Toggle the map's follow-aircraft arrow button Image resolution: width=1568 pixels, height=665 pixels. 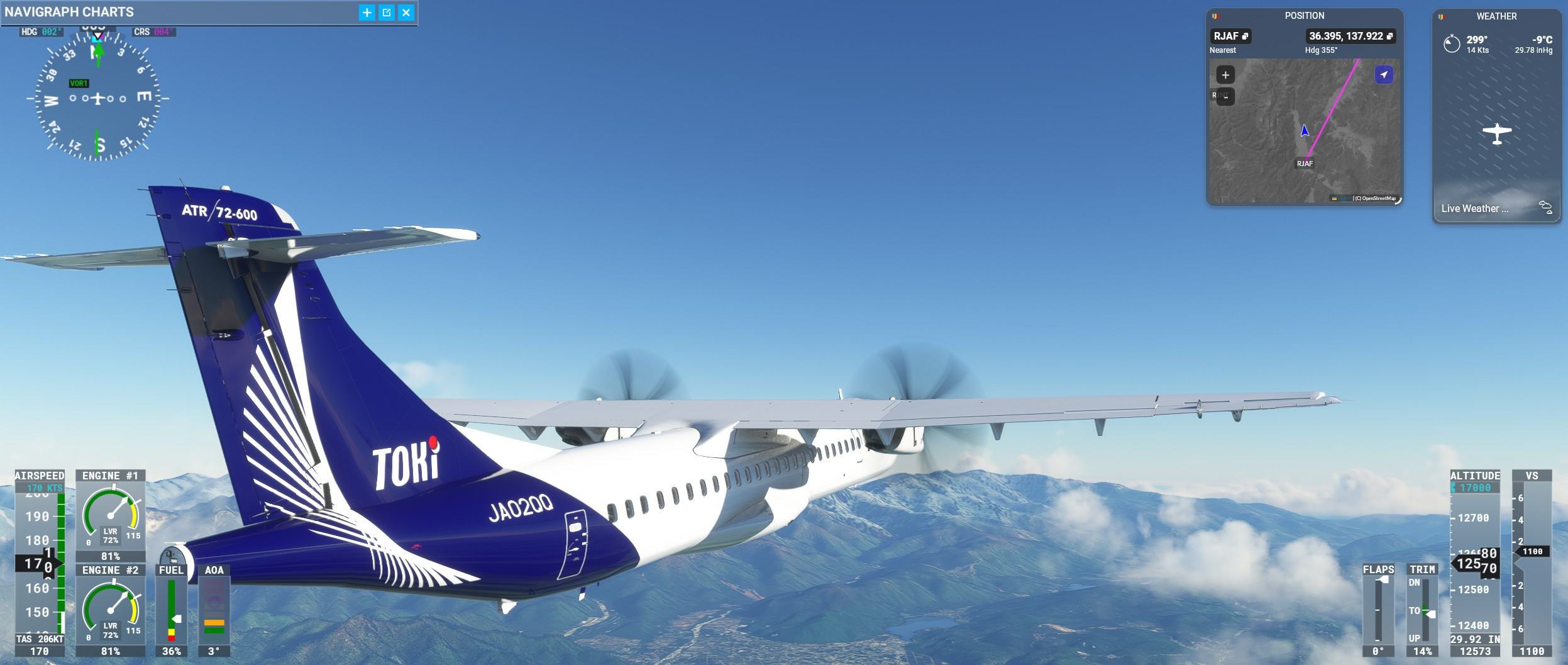tap(1384, 75)
